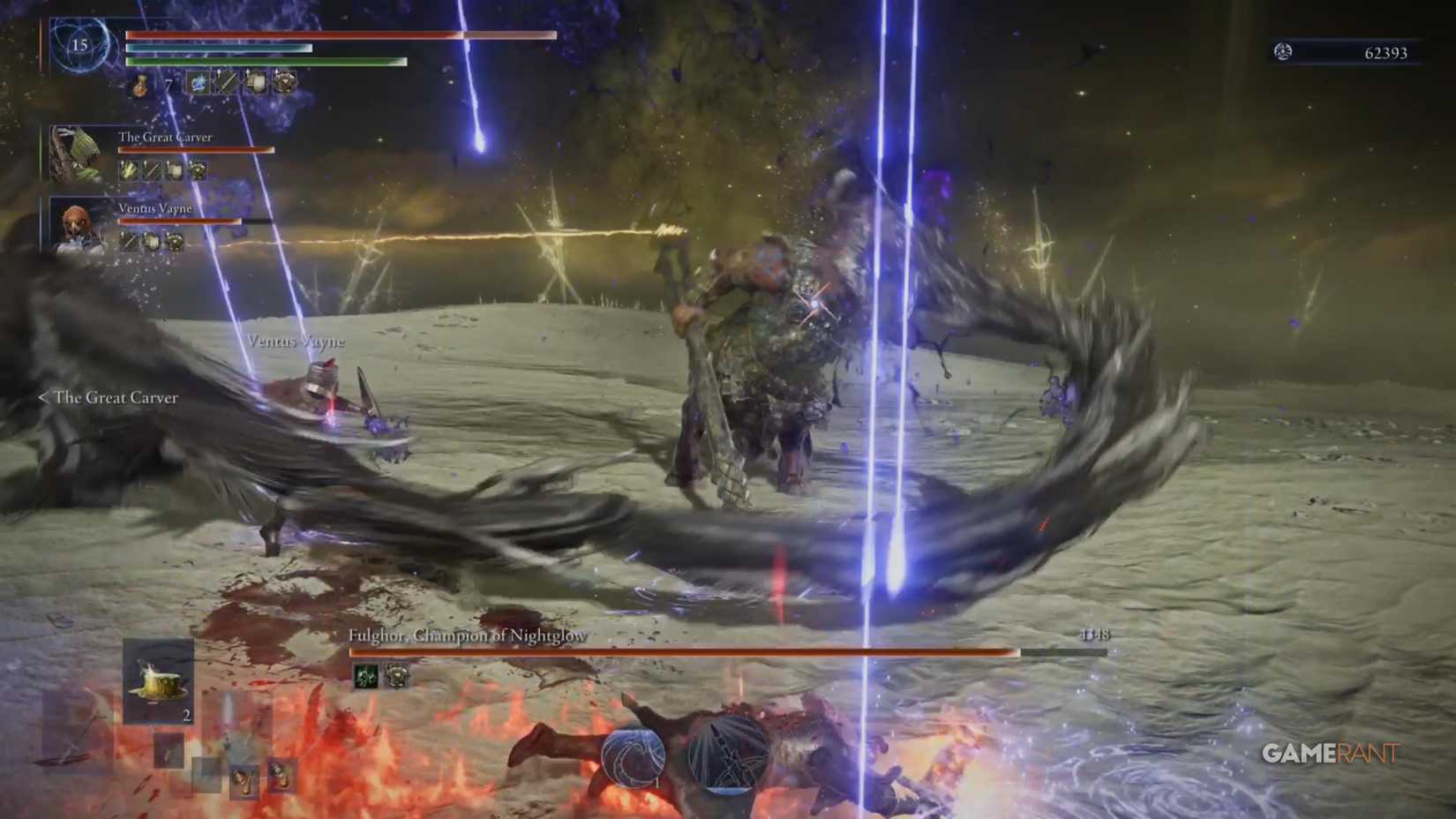Select the throwing knives slot at the bottom left

167,752
